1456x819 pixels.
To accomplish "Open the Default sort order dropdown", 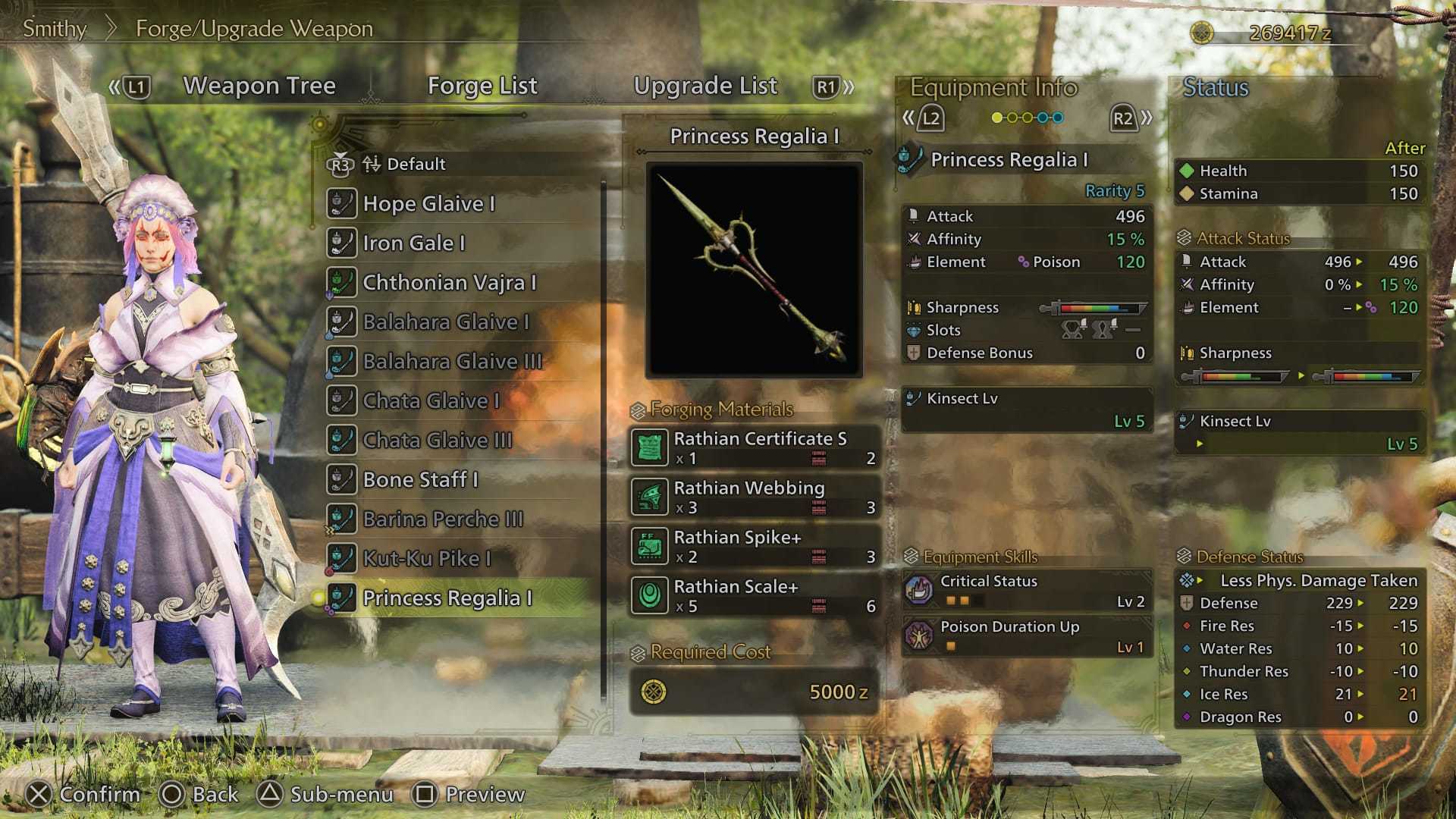I will point(416,163).
